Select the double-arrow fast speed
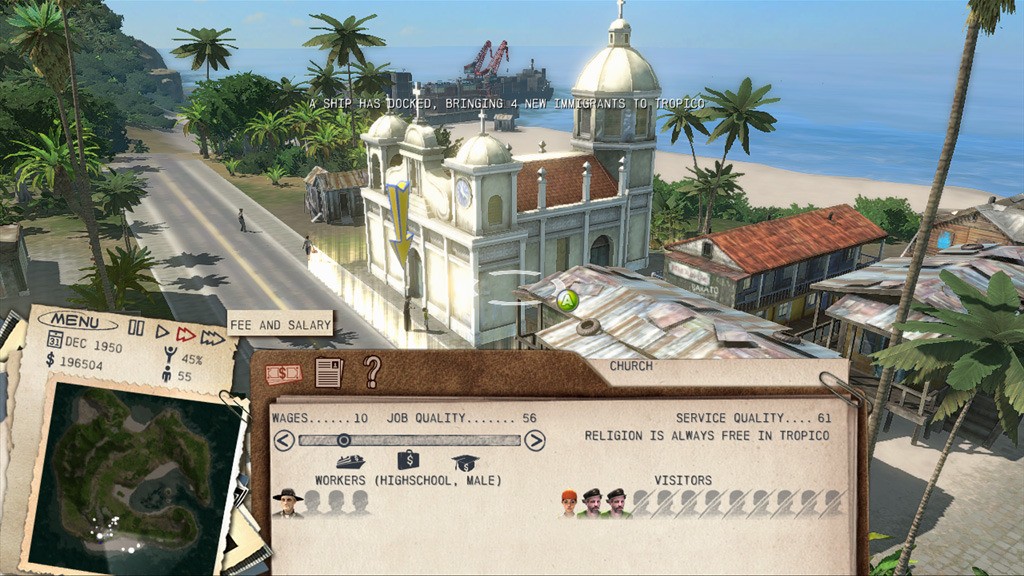 click(186, 334)
